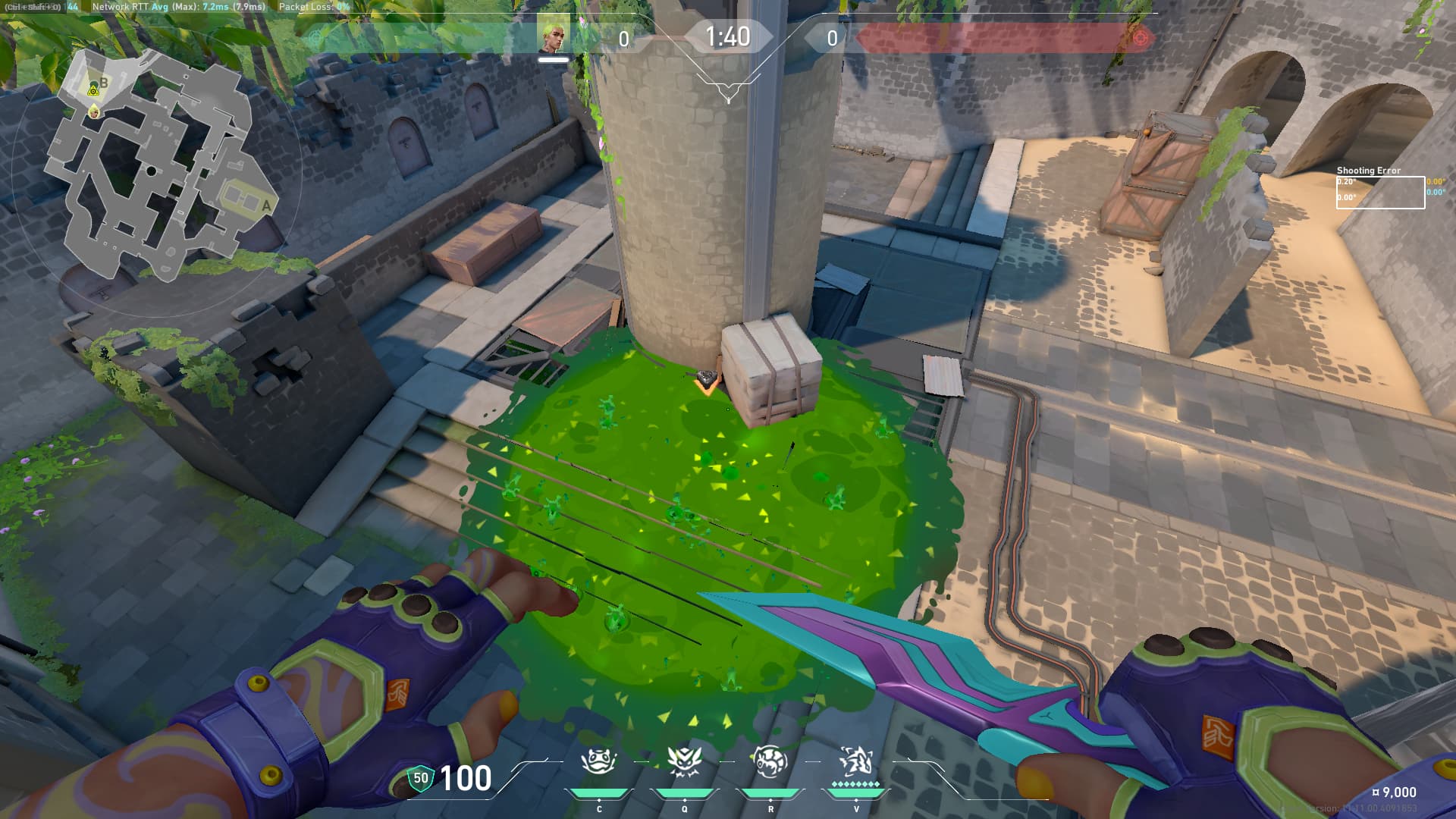Click the B site marker on the minimap

(104, 82)
